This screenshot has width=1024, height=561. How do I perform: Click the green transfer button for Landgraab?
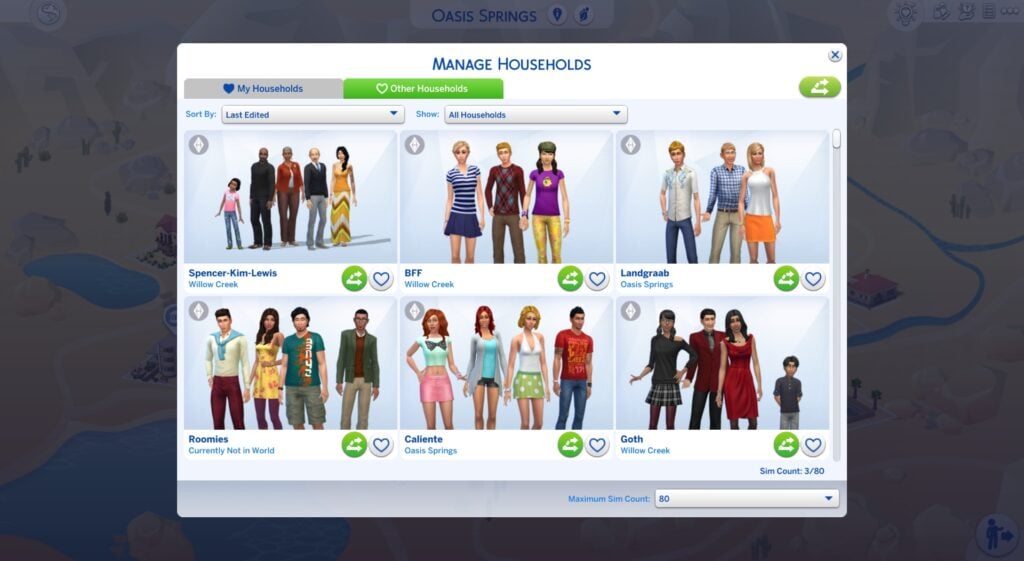pyautogui.click(x=786, y=279)
